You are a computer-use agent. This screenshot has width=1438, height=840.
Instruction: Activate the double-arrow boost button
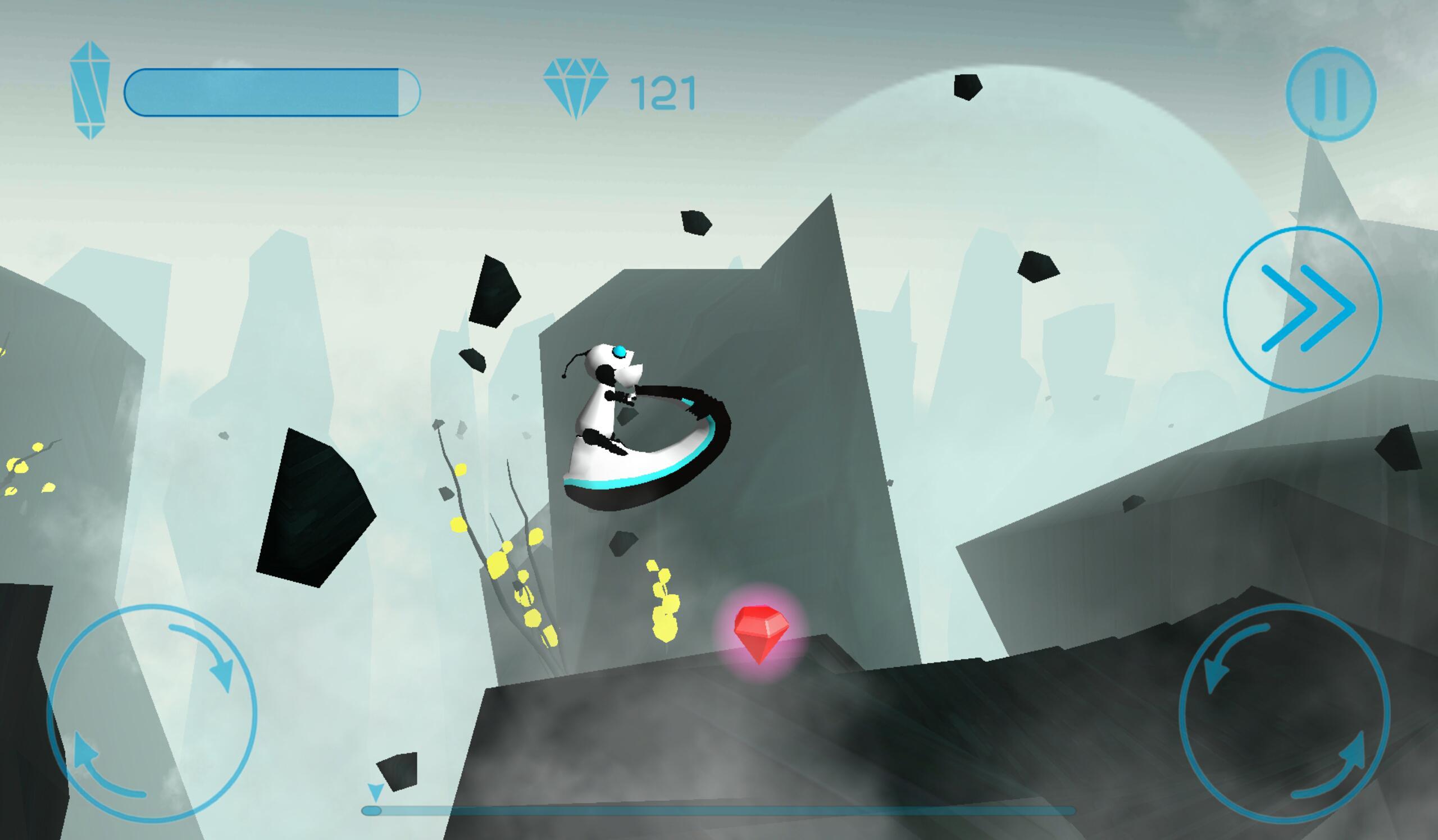pyautogui.click(x=1302, y=308)
